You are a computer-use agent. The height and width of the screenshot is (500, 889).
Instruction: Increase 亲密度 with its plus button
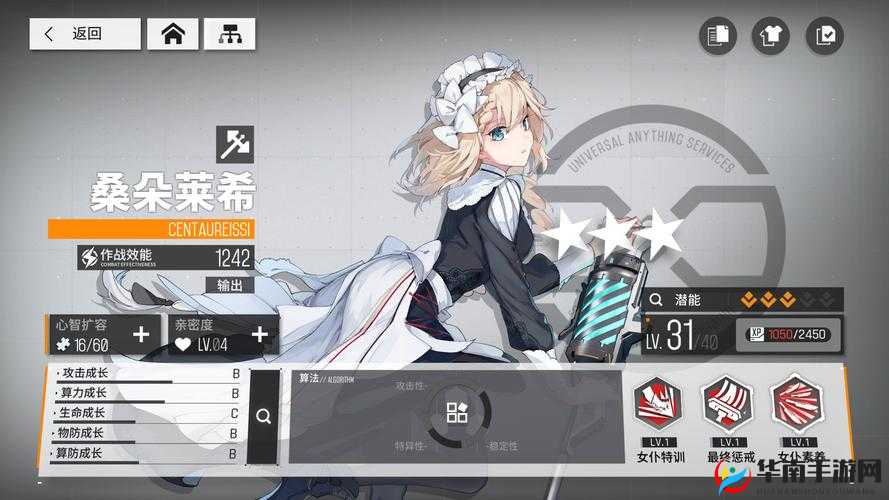tap(260, 335)
